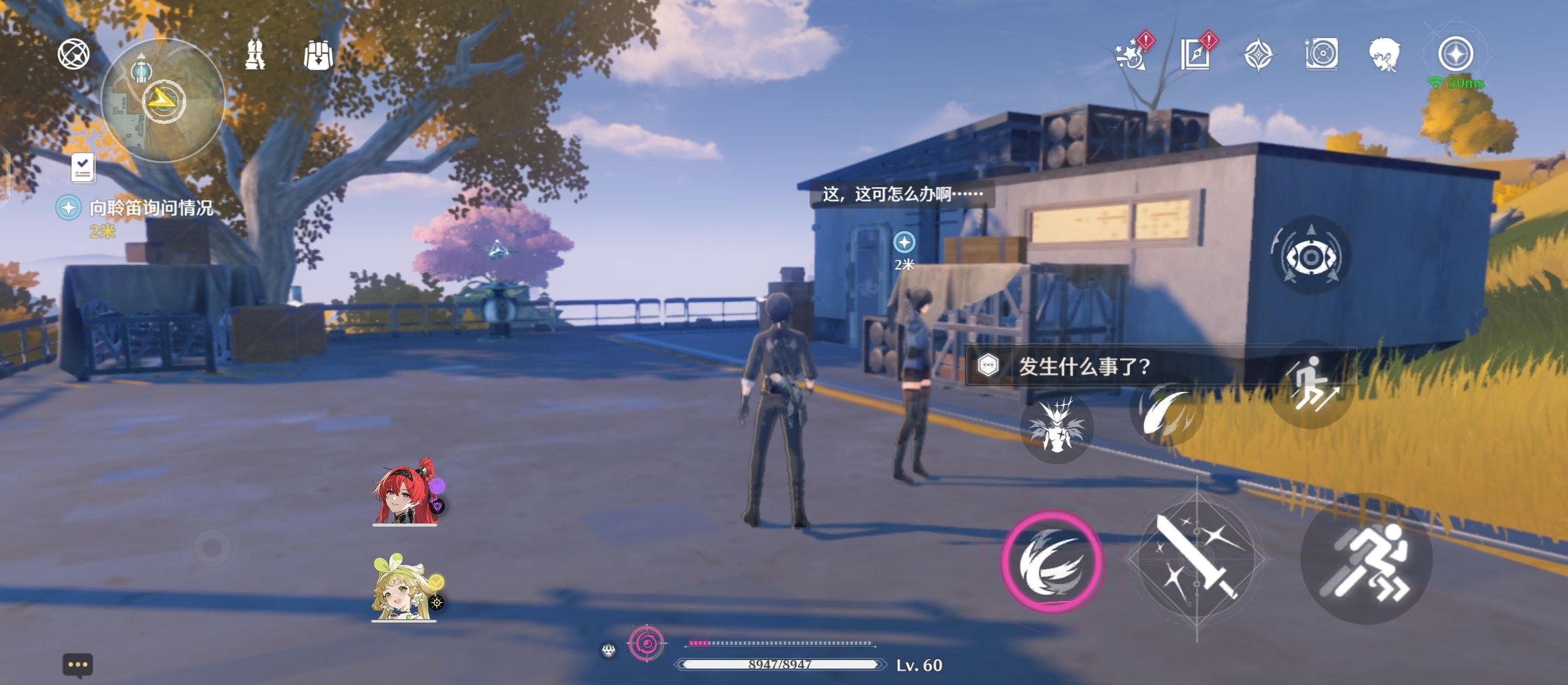Open the chat speech bubble
The height and width of the screenshot is (685, 1568).
(x=77, y=665)
